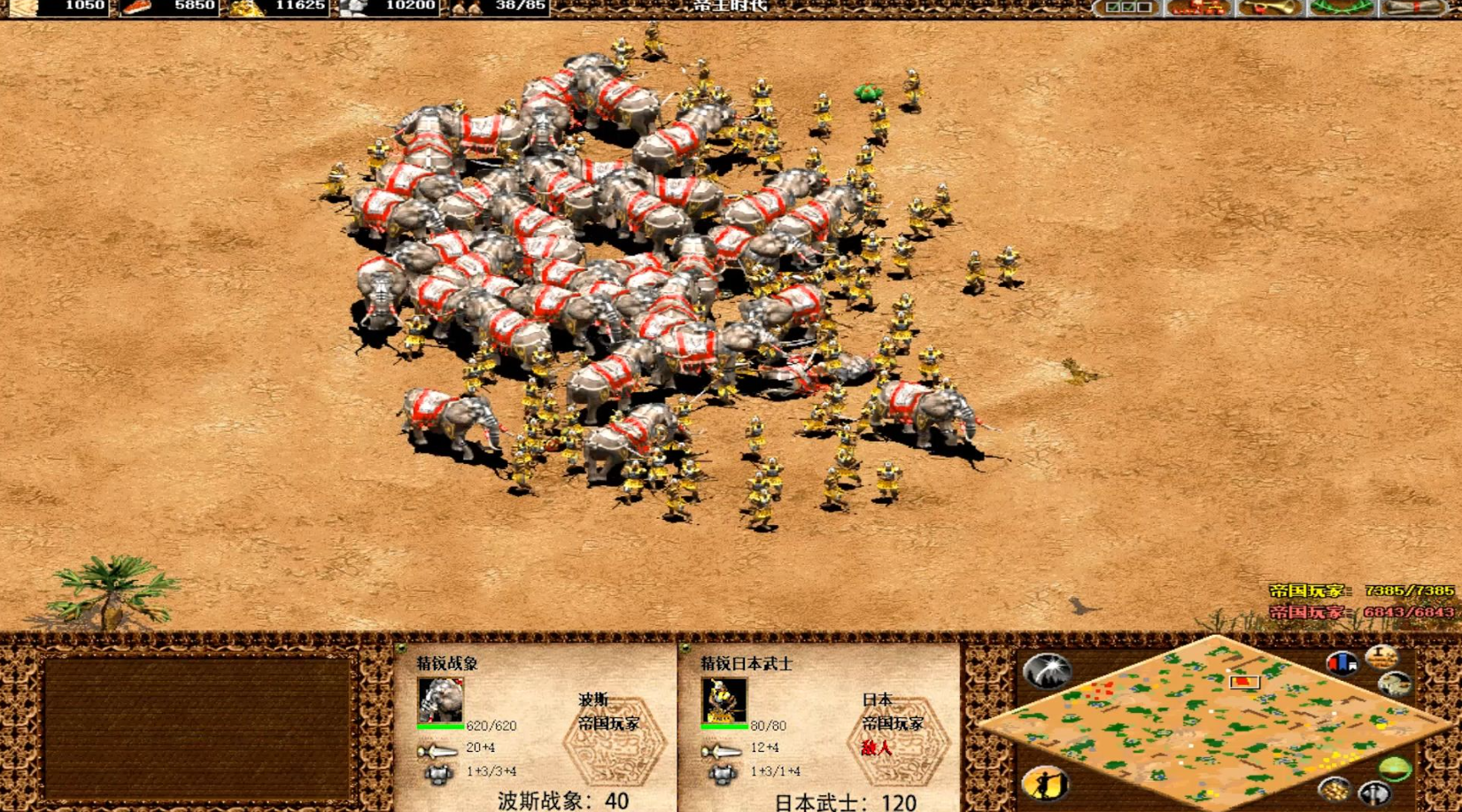This screenshot has height=812, width=1462.
Task: Open the chat horn button
Action: (1269, 7)
